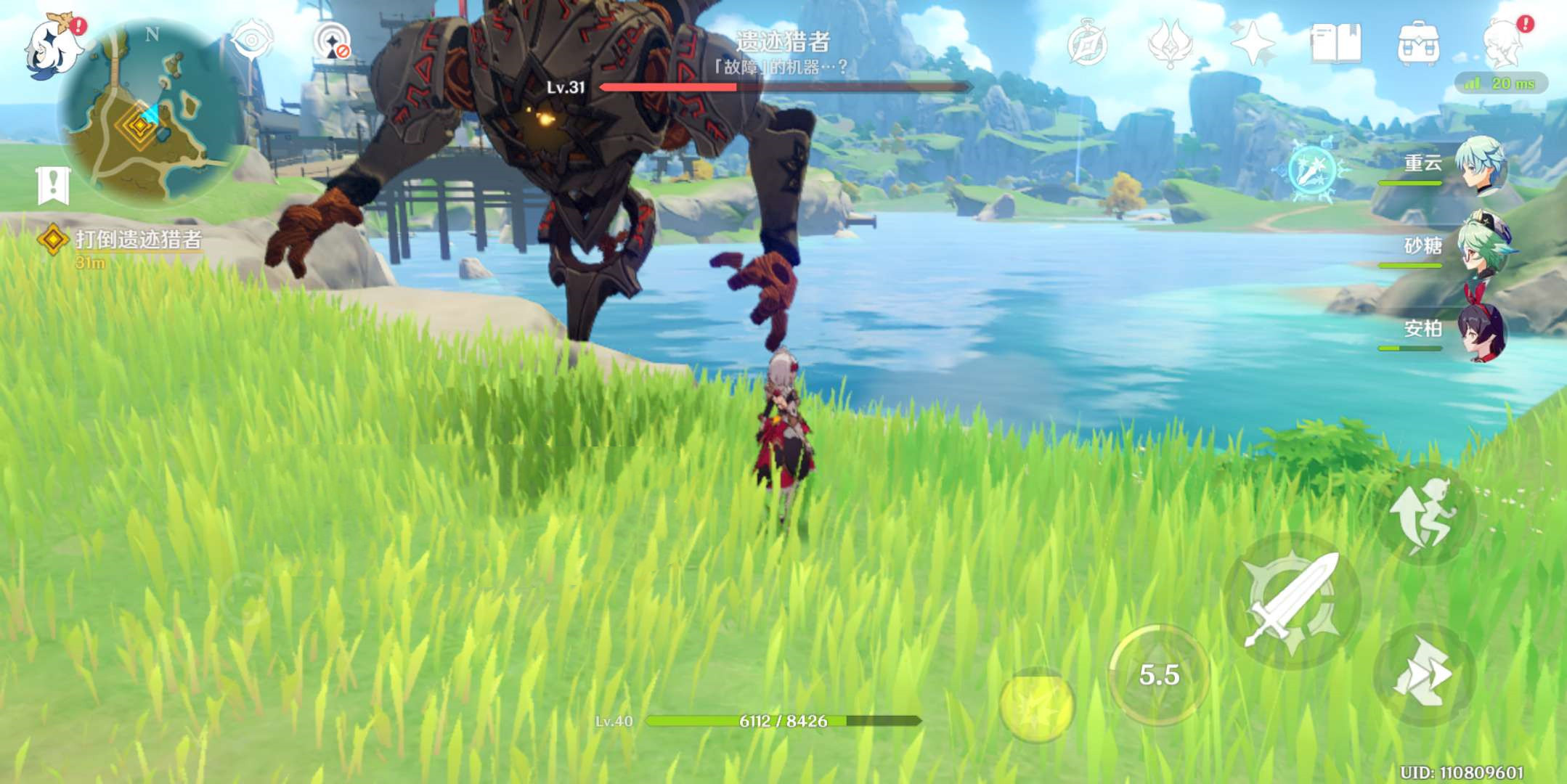Tap the elemental skill on cooldown 5.5

tap(1159, 675)
